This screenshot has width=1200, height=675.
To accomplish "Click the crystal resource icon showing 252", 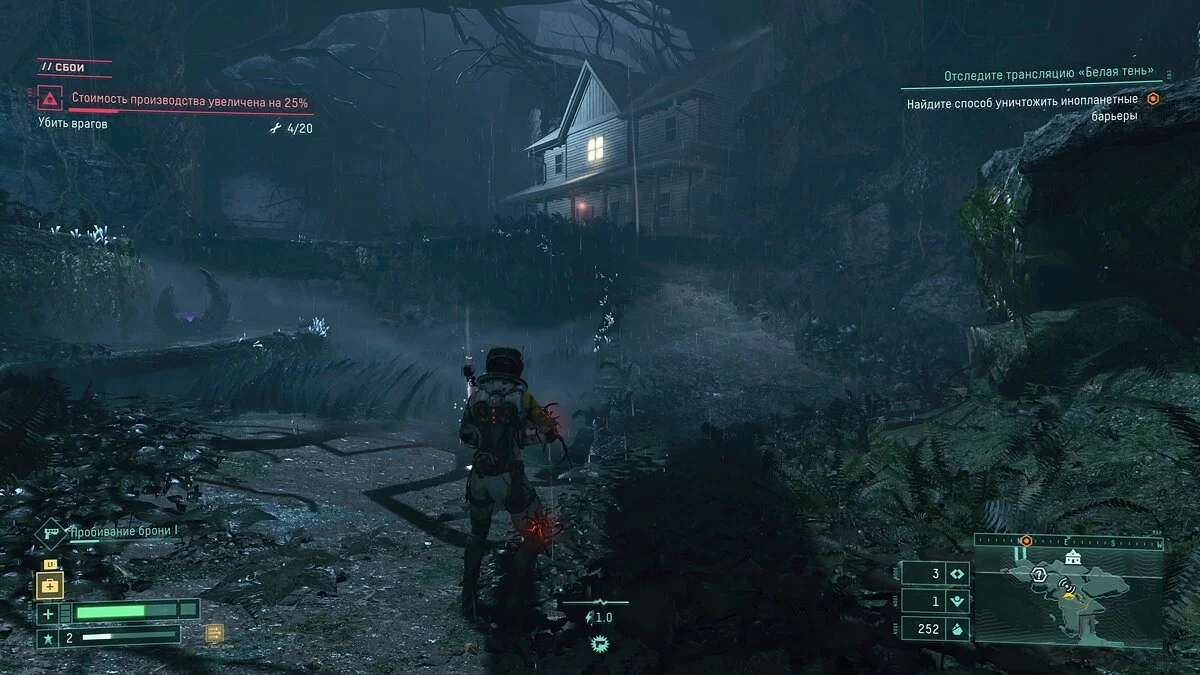I will tap(955, 629).
